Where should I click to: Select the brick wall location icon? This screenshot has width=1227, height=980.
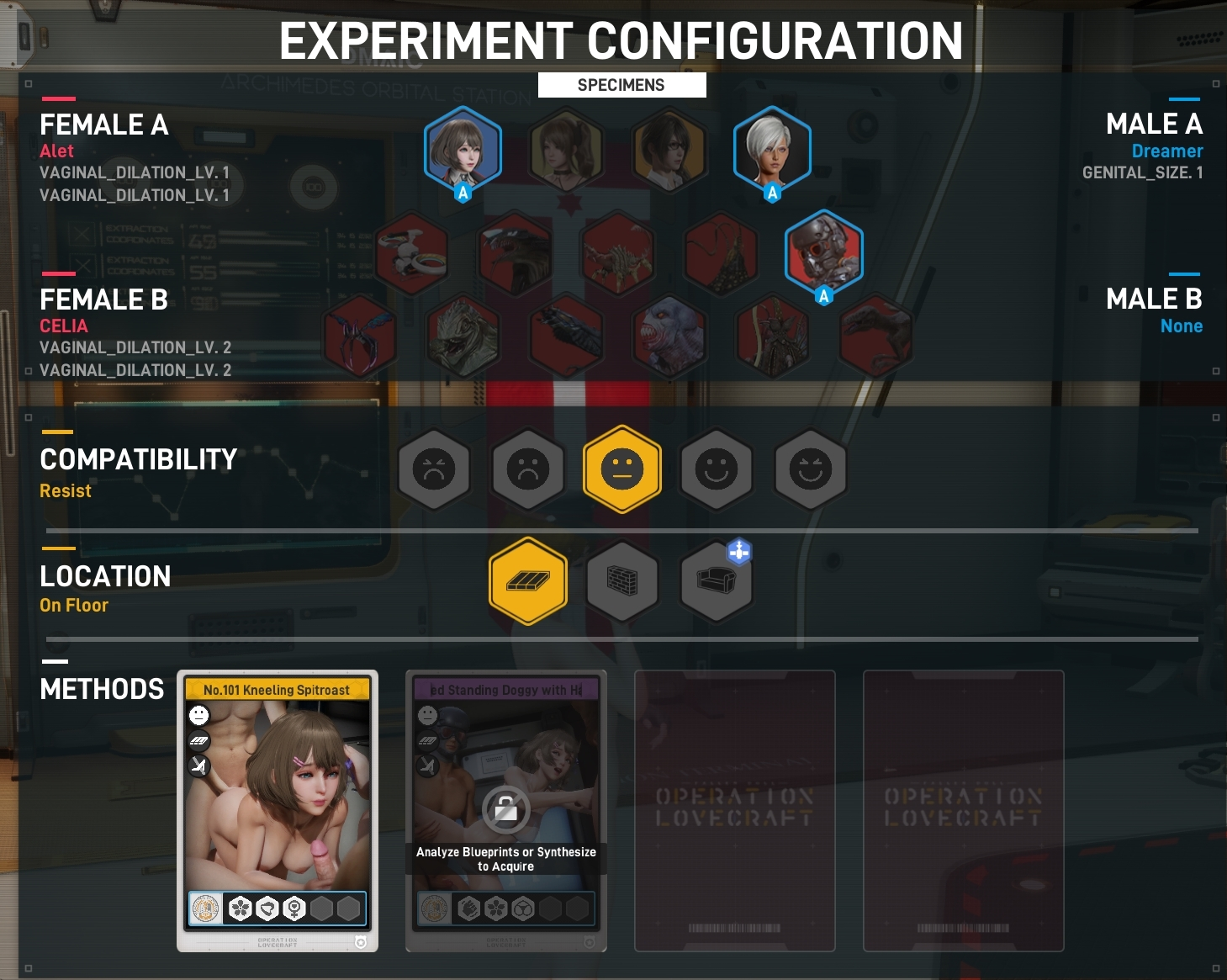(622, 581)
